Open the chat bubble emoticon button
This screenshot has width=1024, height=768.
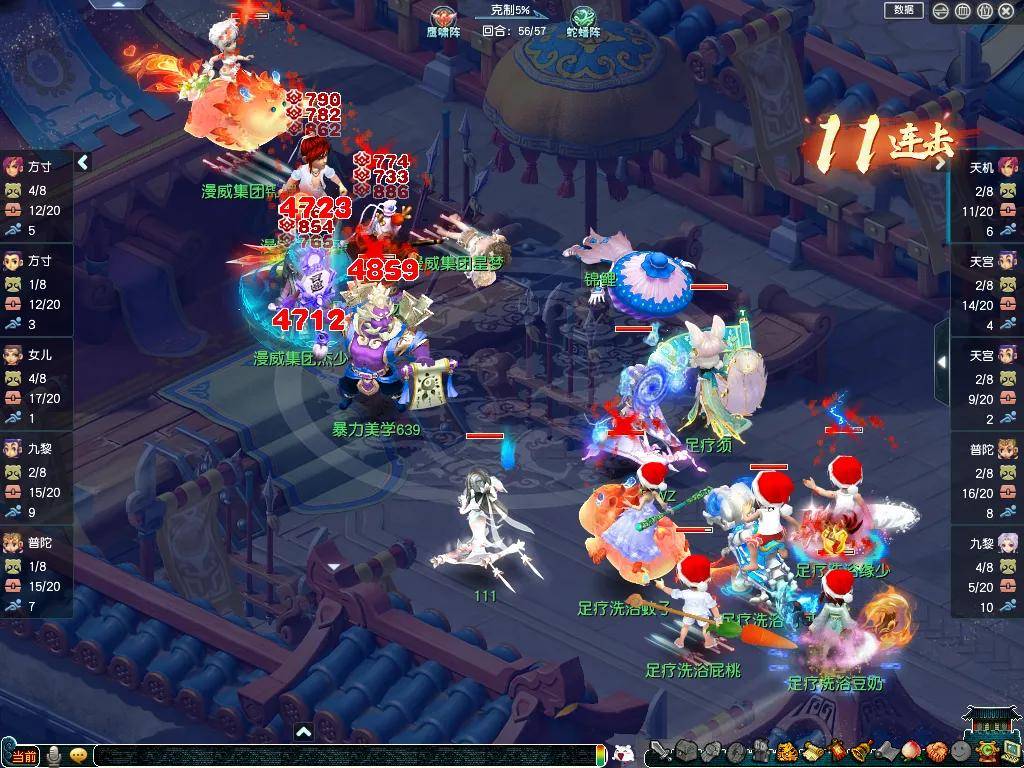tap(78, 755)
